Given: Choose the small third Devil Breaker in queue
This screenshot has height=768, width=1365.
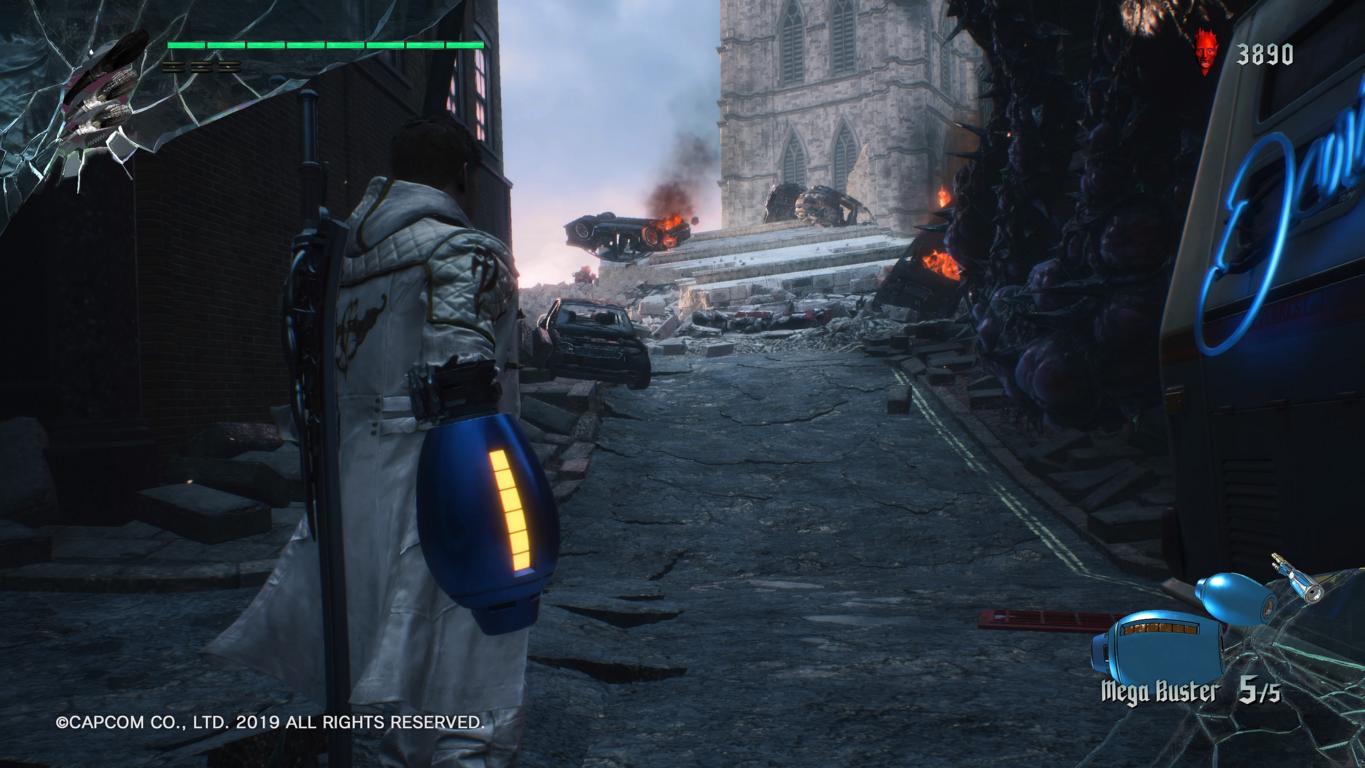Looking at the screenshot, I should click(1299, 578).
